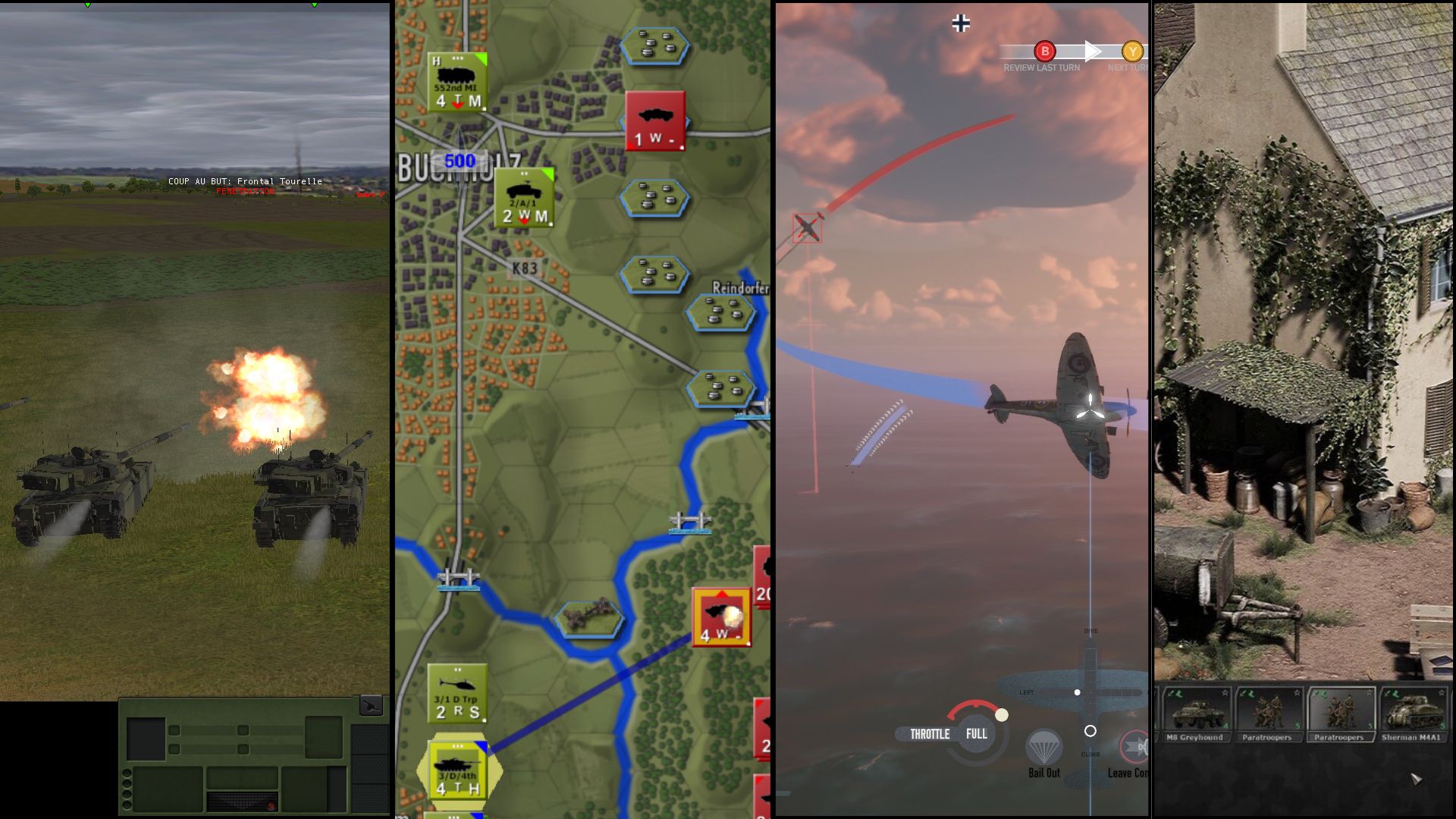Click the red enemy vehicle counter near Buchholz
This screenshot has height=819, width=1456.
coord(654,121)
